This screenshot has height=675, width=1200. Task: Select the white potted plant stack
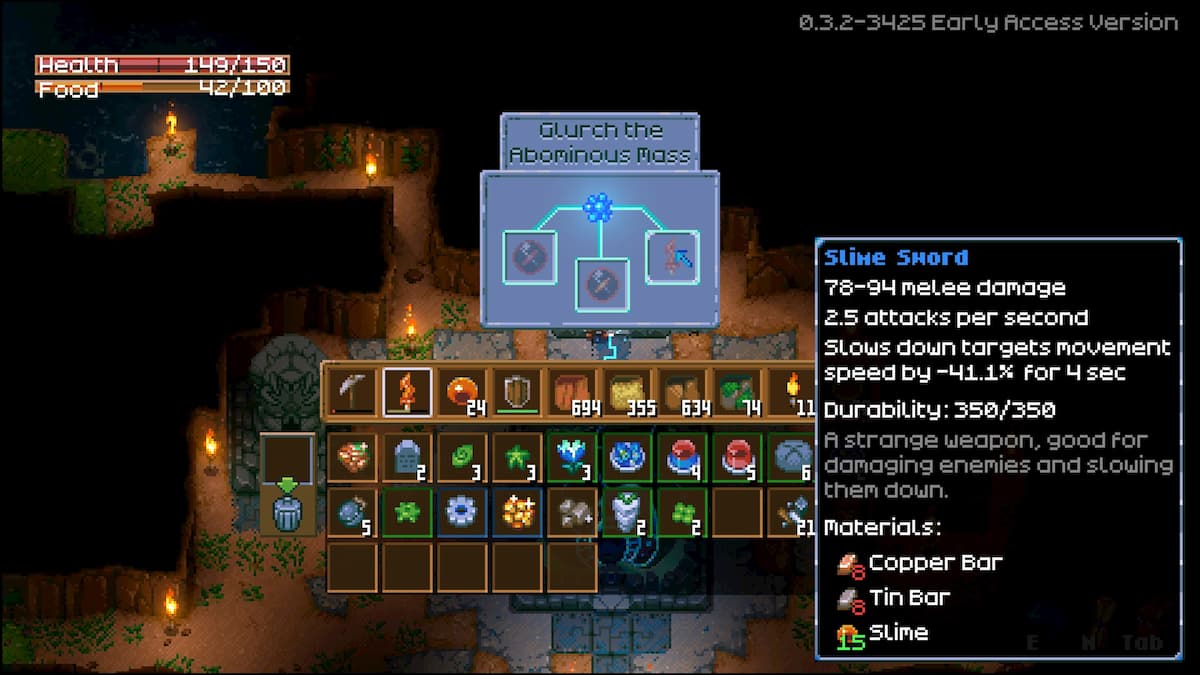tap(627, 512)
